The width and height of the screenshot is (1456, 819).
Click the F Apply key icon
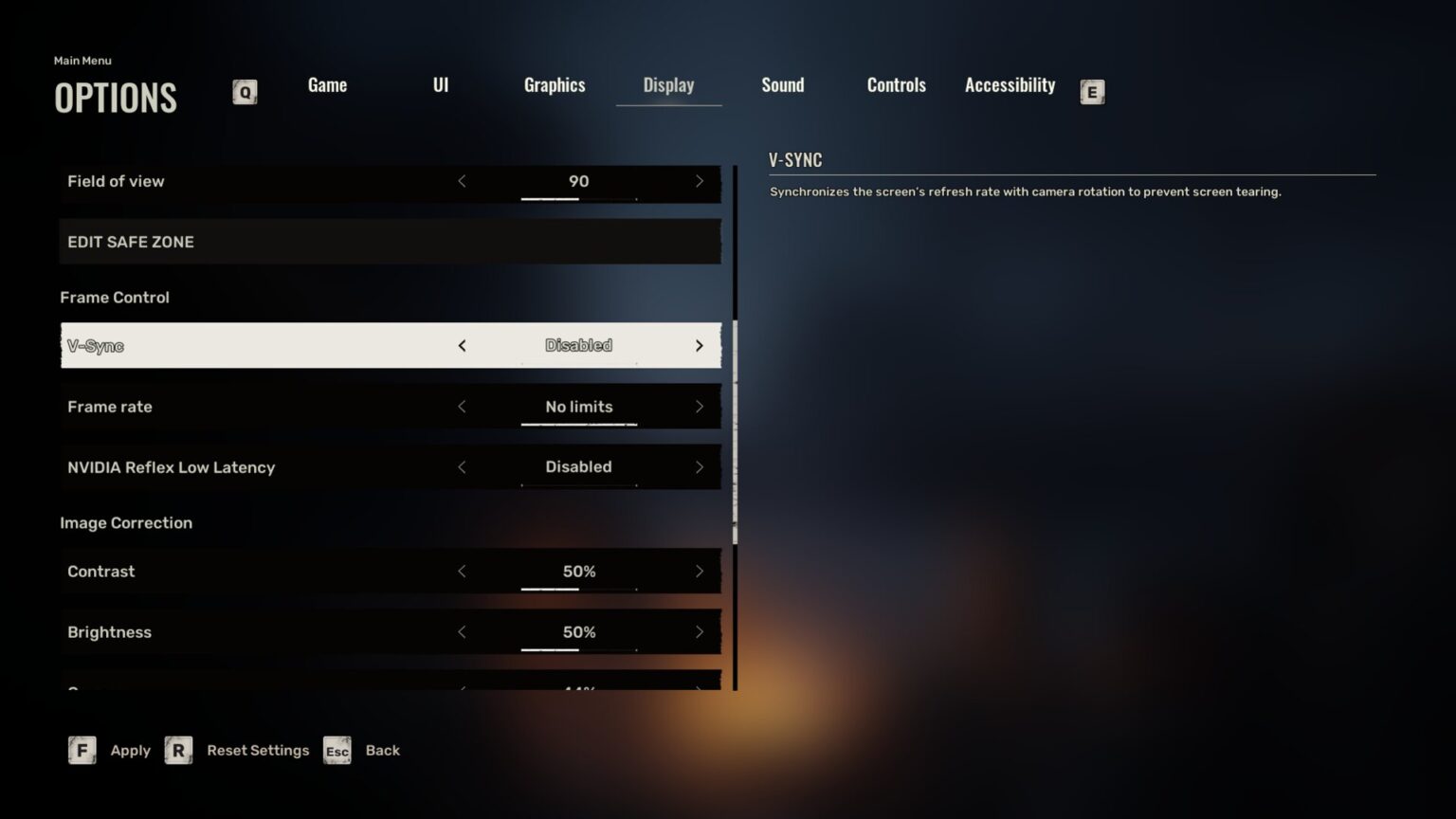point(82,750)
